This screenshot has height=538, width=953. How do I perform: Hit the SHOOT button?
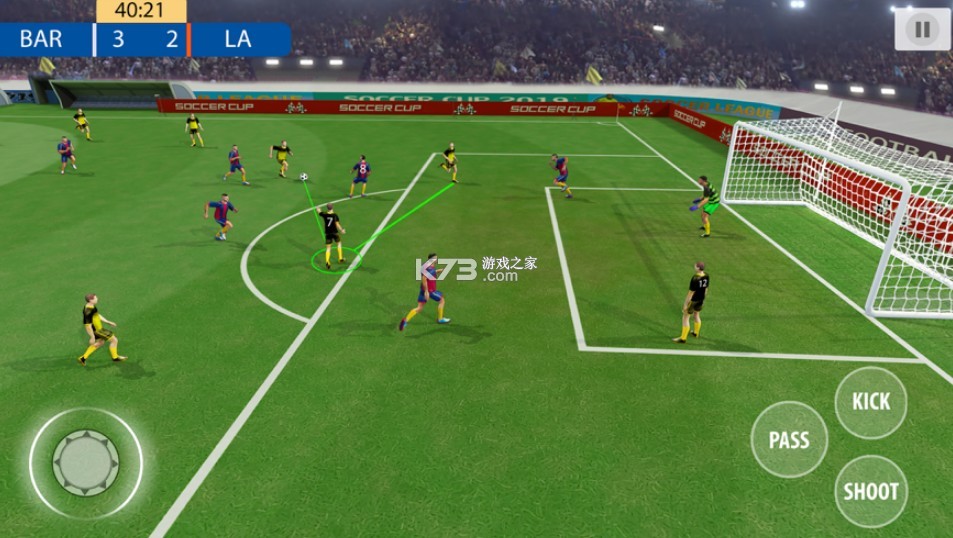(x=871, y=491)
